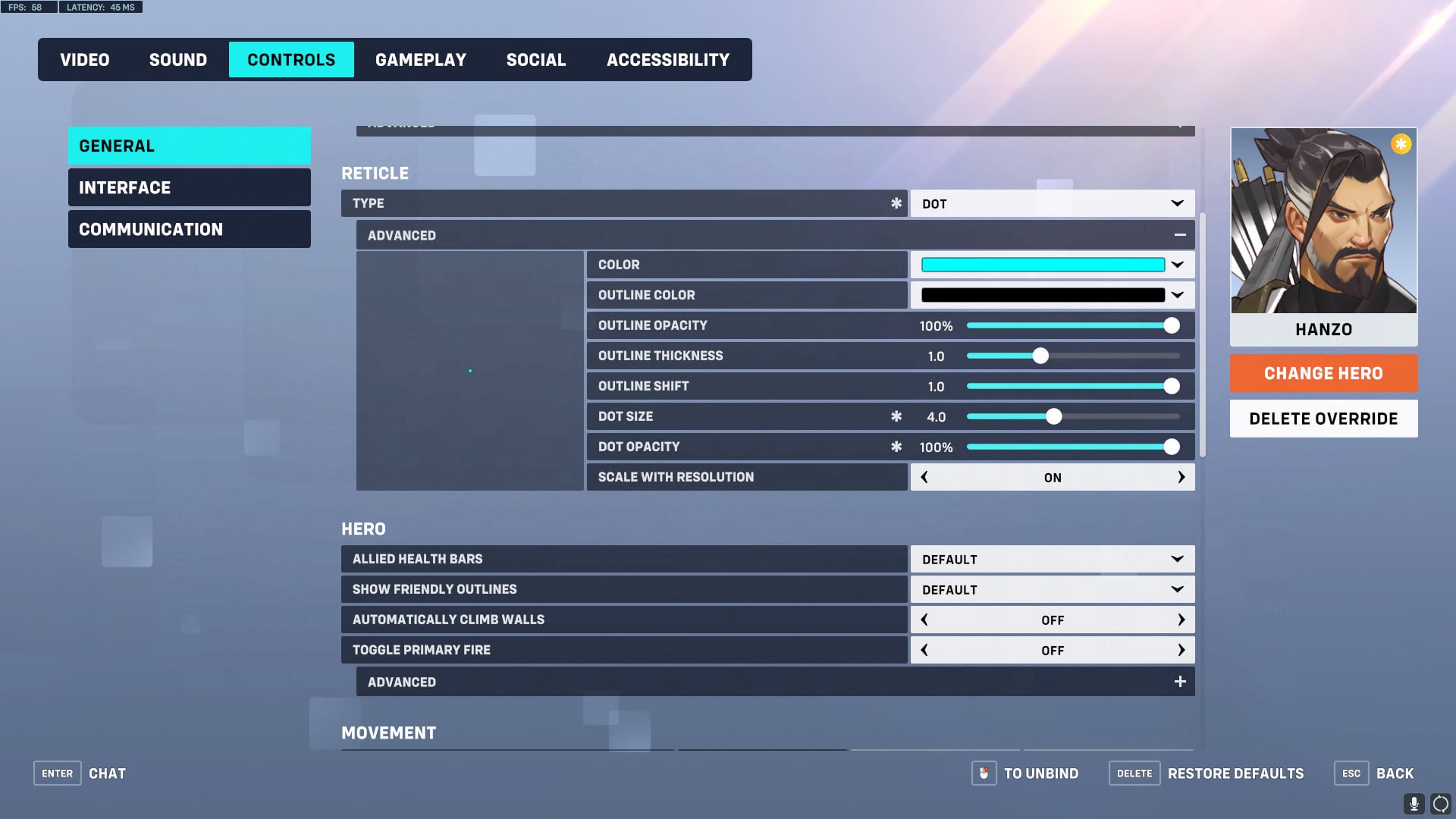This screenshot has height=819, width=1456.
Task: Click the ESC key icon next to BACK
Action: click(x=1351, y=773)
